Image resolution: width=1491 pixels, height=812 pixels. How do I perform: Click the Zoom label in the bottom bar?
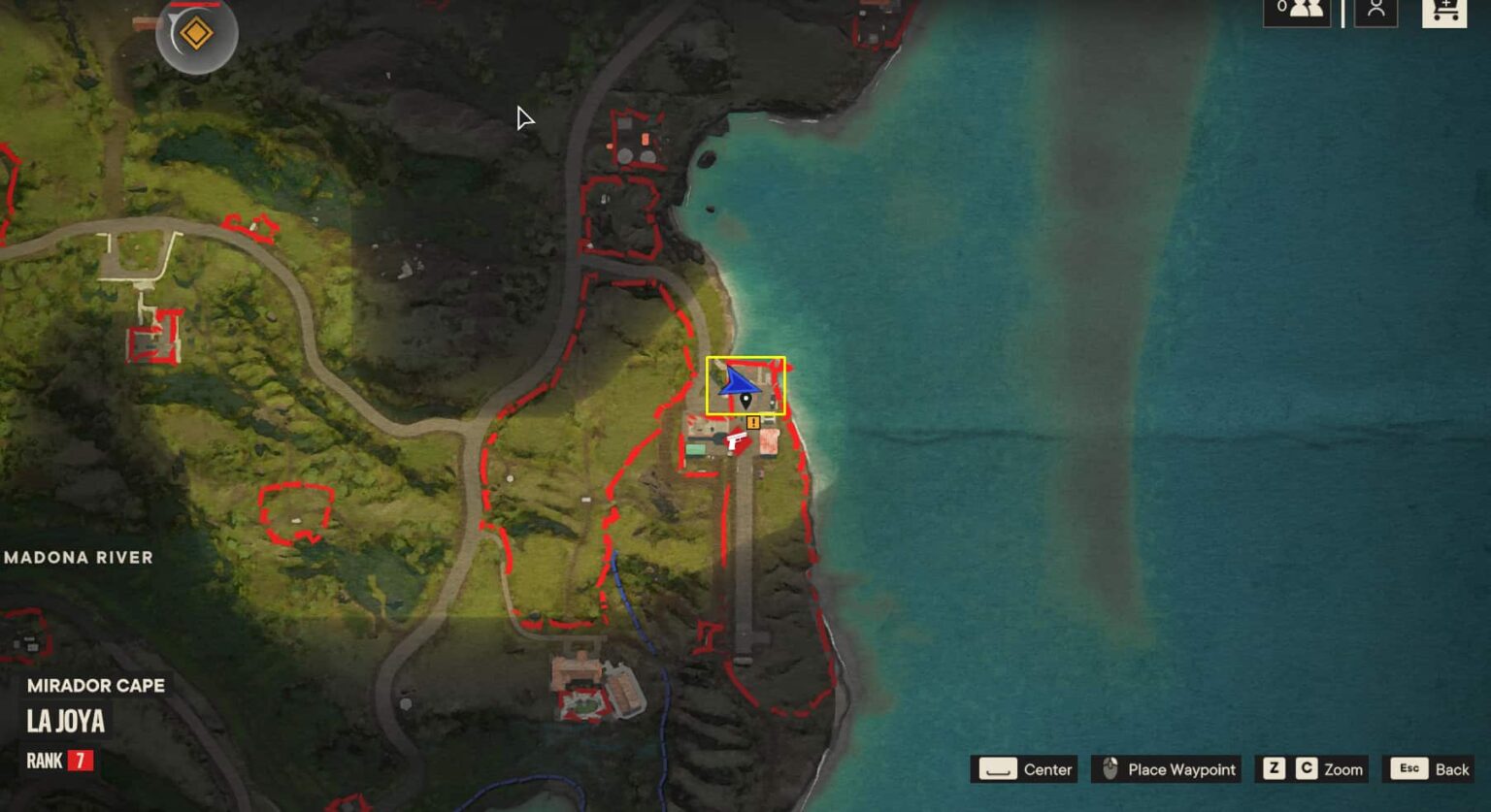tap(1342, 769)
